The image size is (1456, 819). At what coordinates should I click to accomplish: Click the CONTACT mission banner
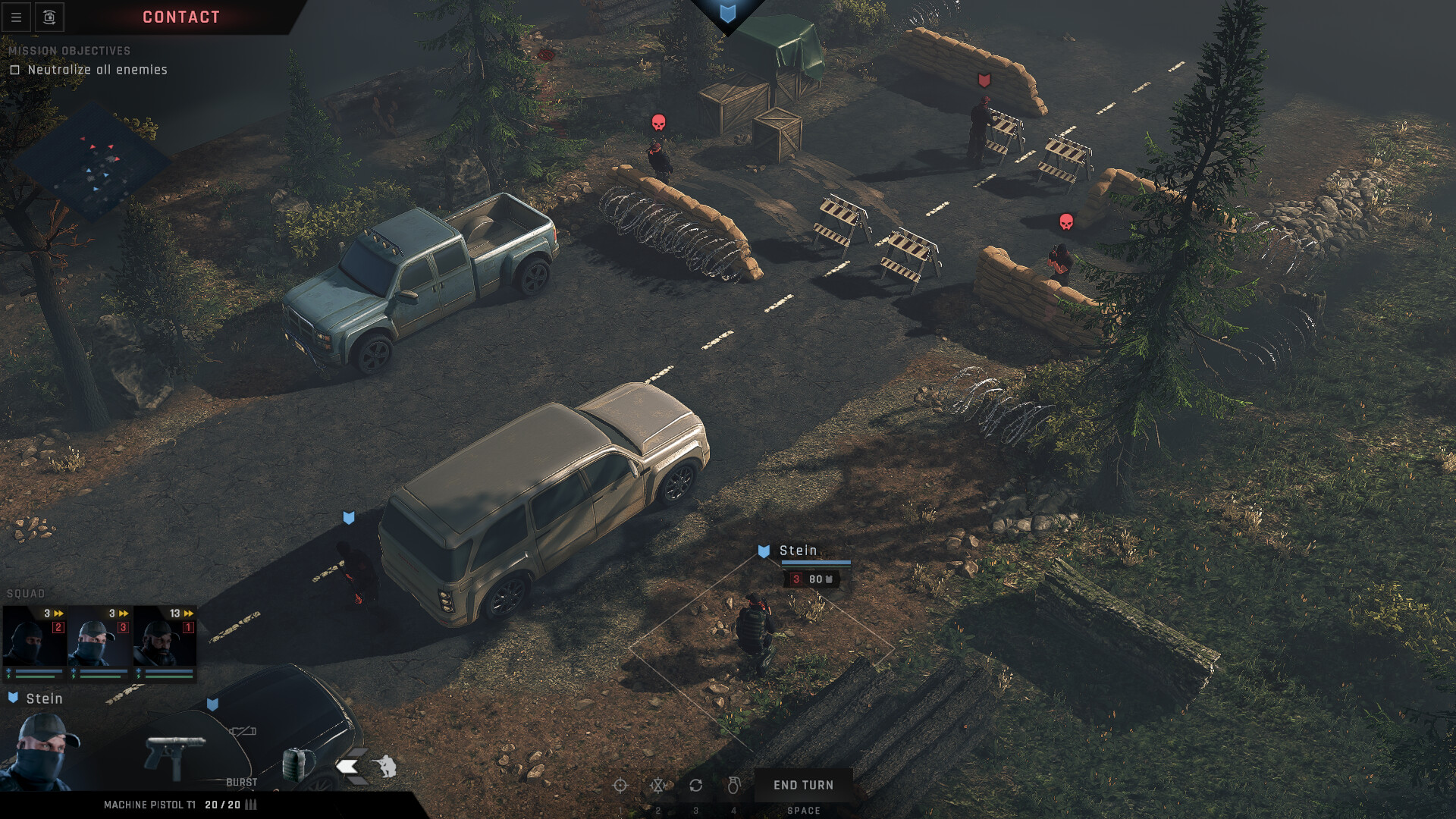(180, 17)
